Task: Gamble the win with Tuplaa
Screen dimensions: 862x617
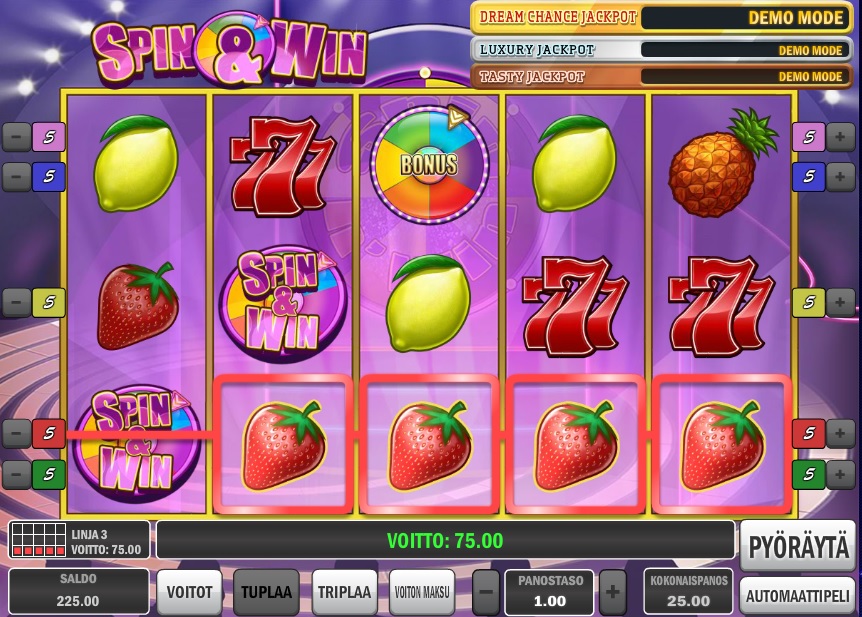Action: pyautogui.click(x=266, y=592)
